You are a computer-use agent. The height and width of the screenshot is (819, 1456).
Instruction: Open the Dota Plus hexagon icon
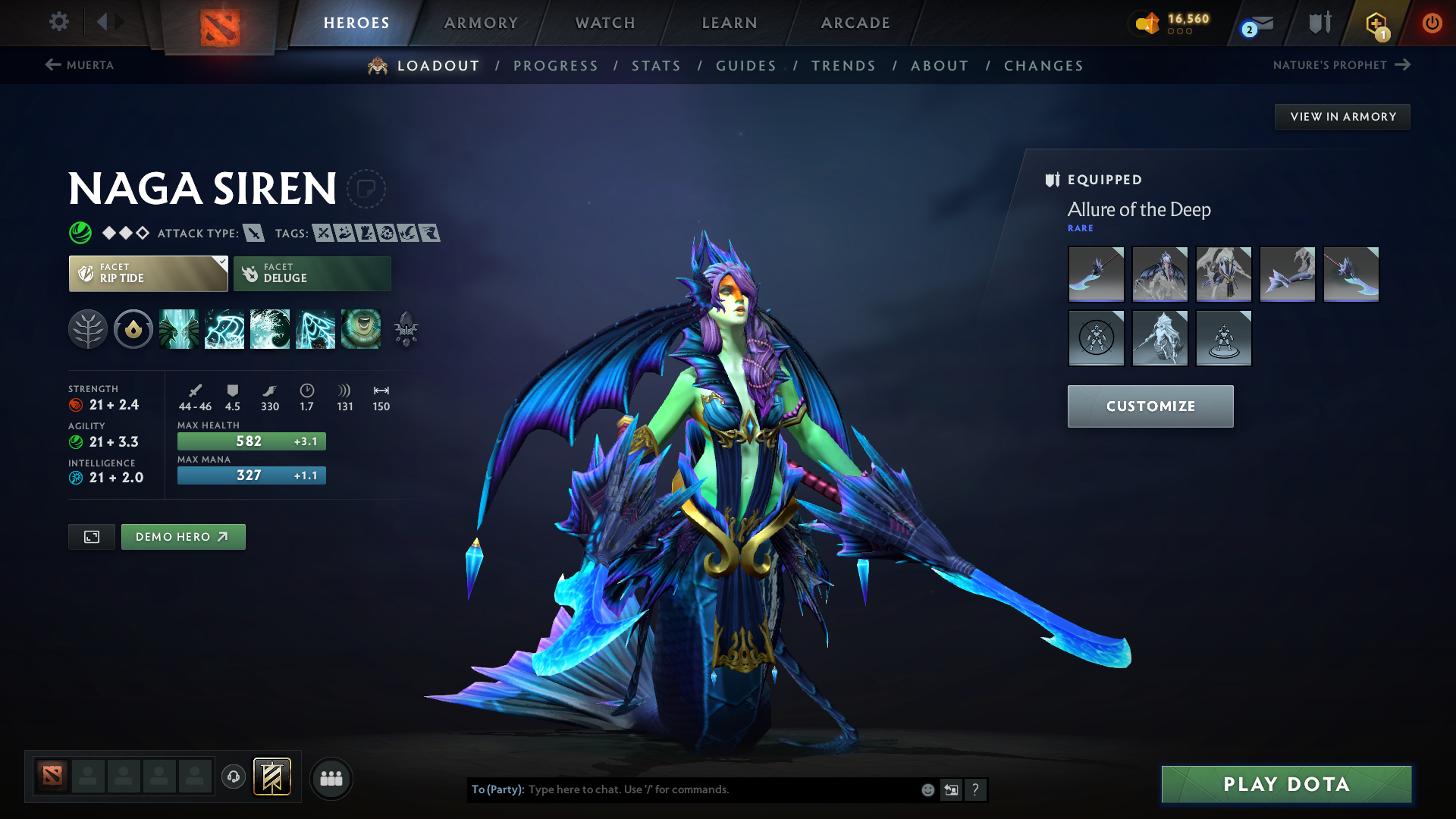tap(1375, 23)
